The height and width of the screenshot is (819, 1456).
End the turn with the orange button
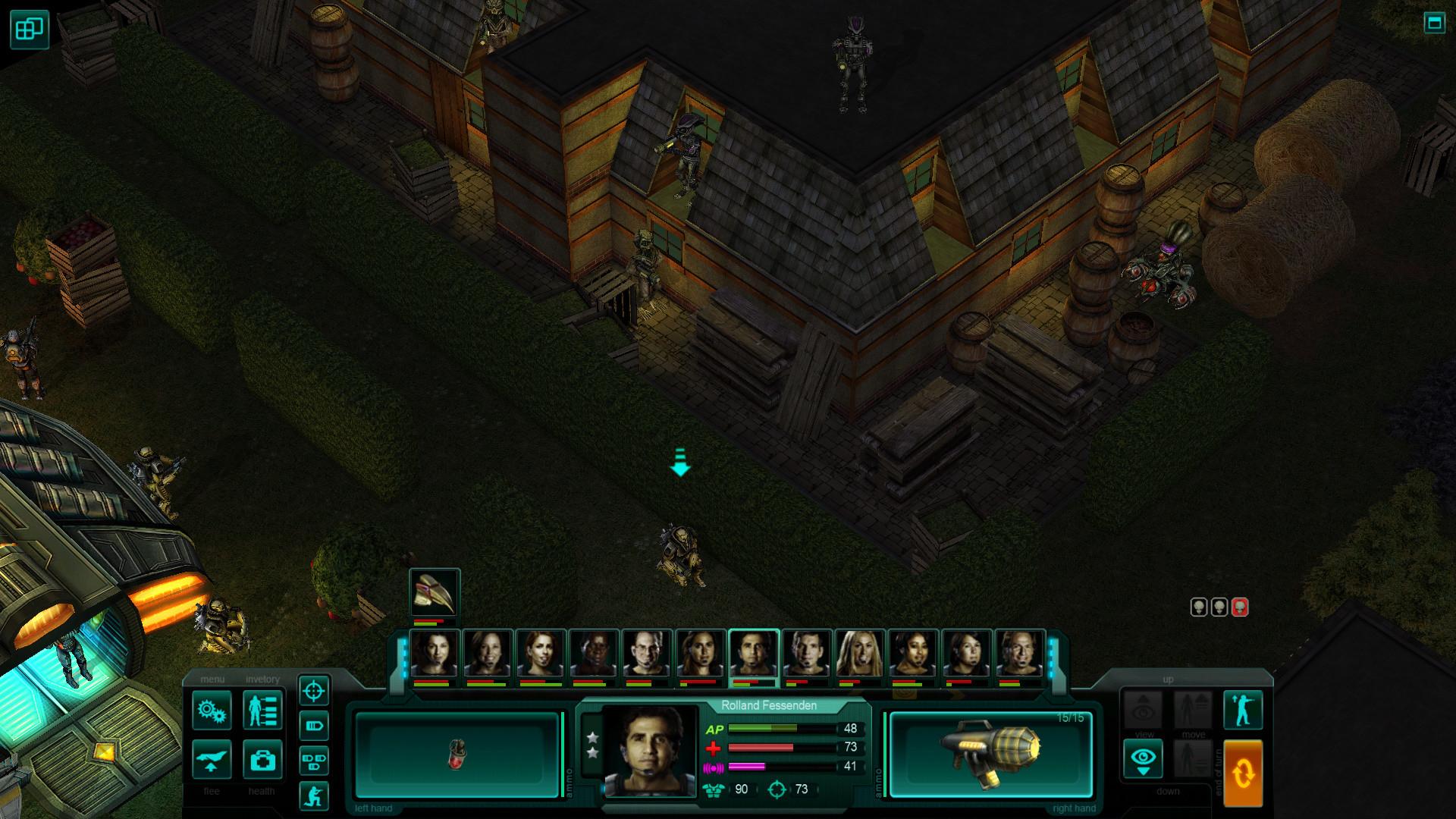point(1243,773)
